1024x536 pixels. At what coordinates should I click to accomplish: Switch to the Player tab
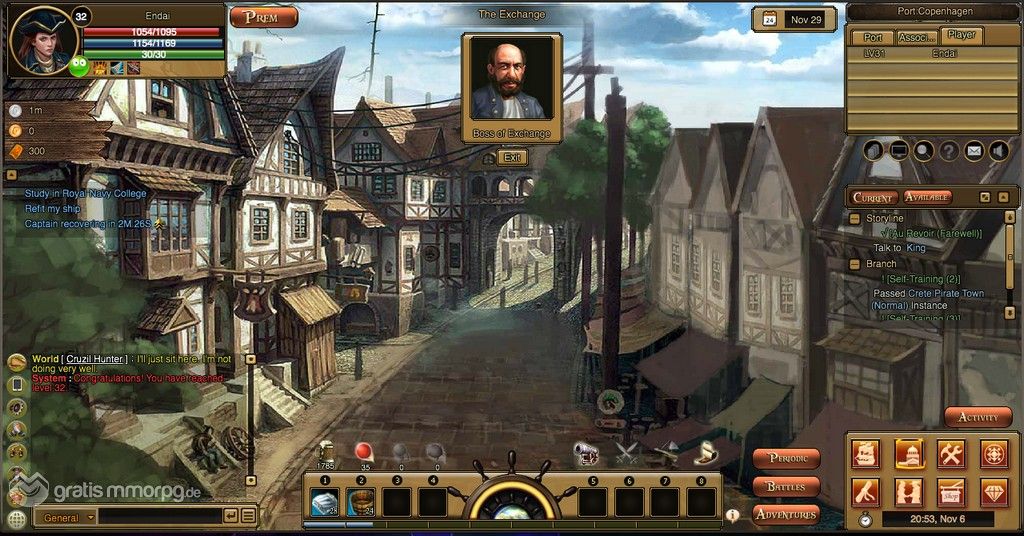pyautogui.click(x=961, y=35)
